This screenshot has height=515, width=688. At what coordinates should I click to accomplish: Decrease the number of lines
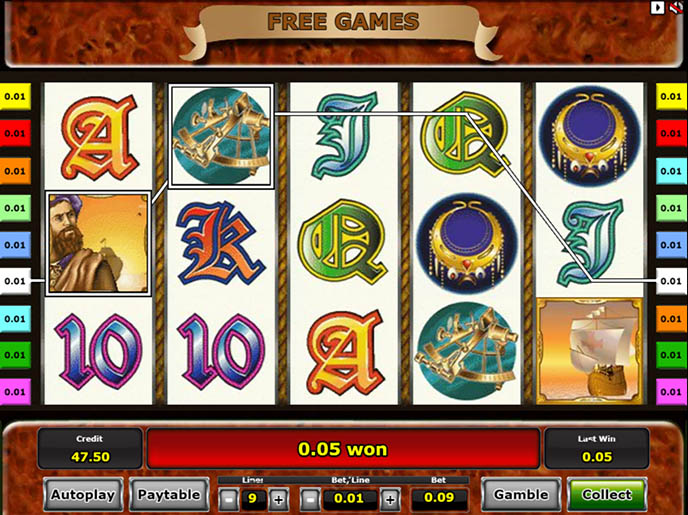[x=229, y=499]
